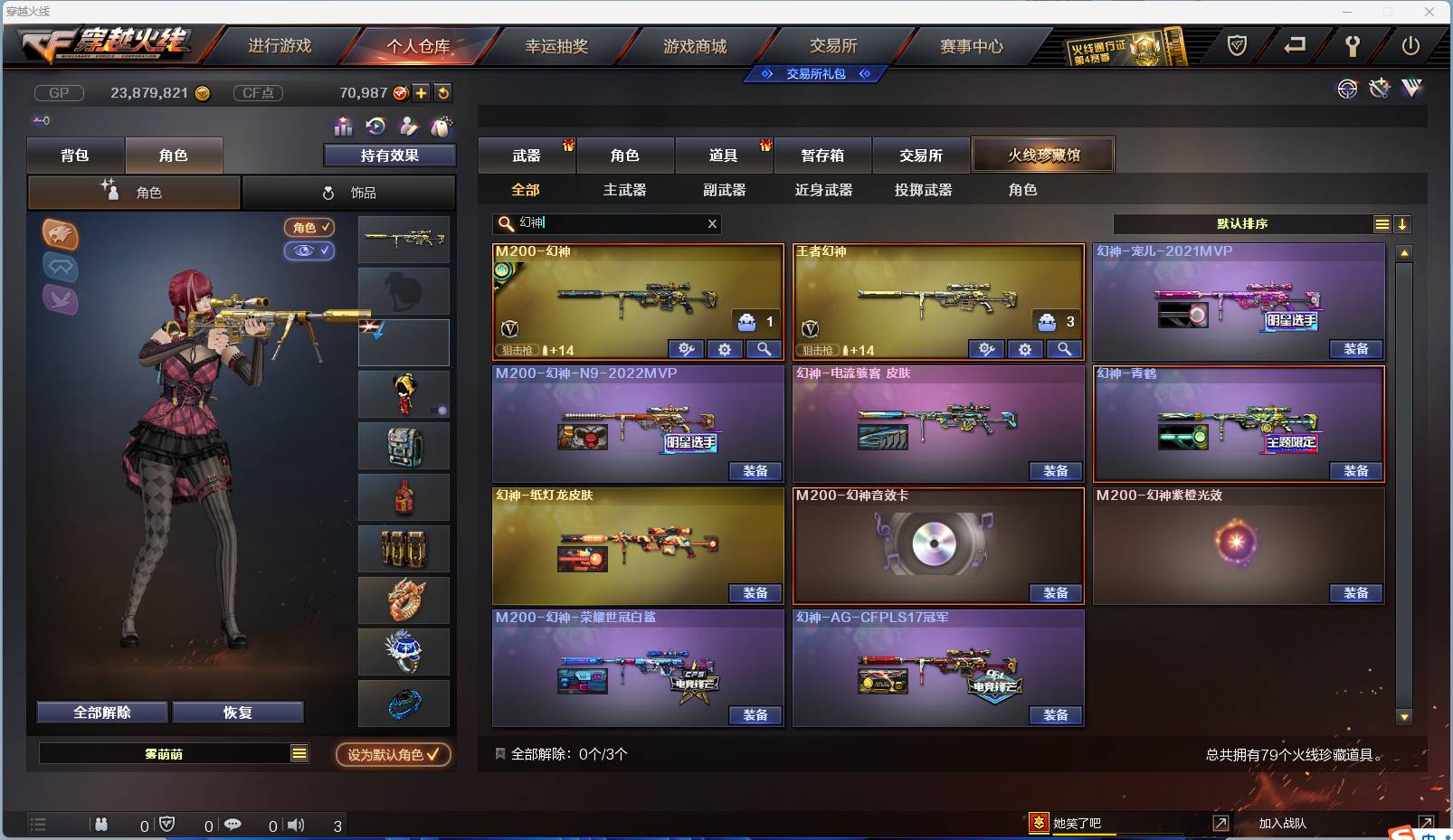
Task: Toggle the eye visibility icon on character preview
Action: [310, 250]
